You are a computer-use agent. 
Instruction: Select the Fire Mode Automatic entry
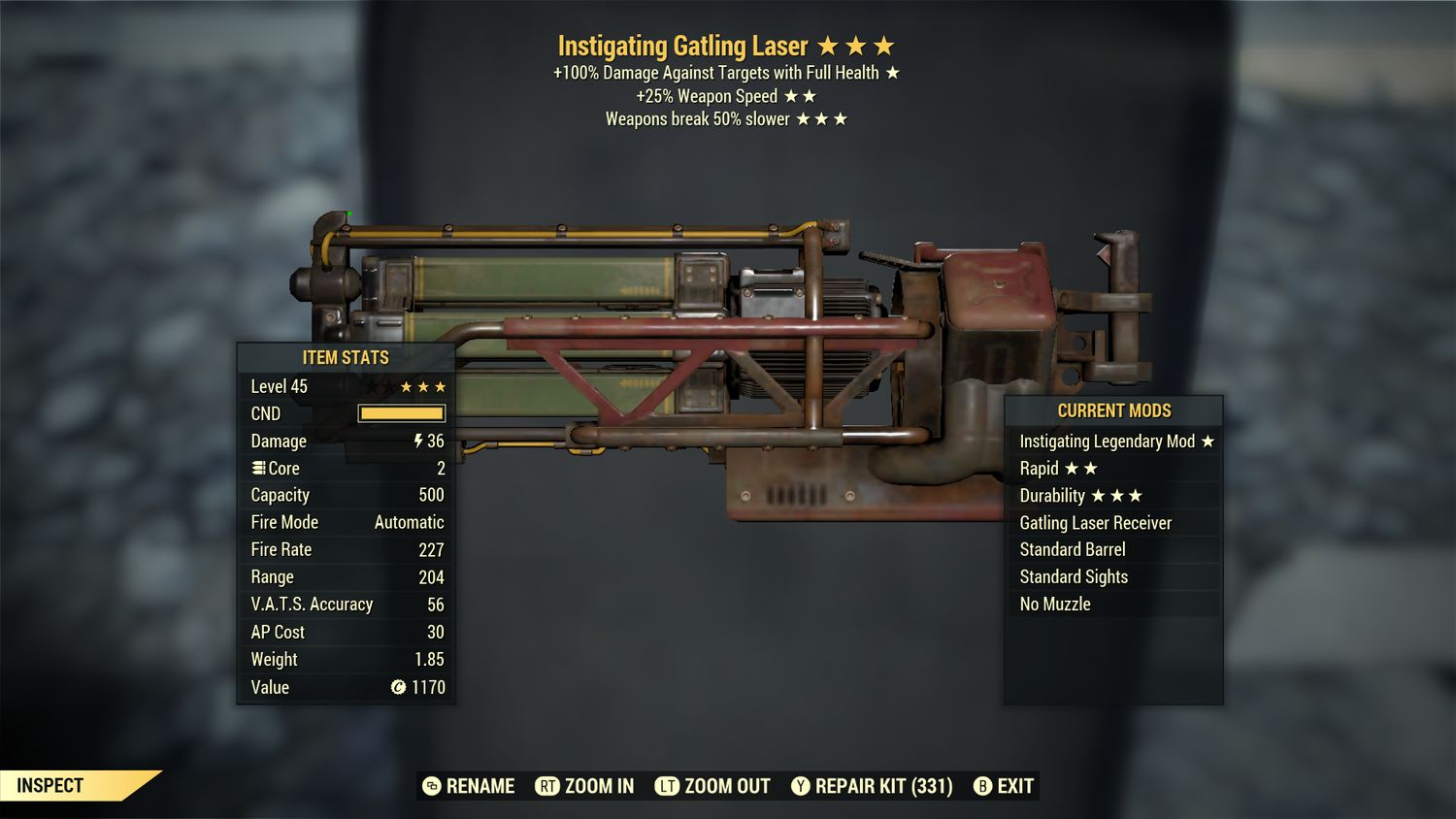pyautogui.click(x=346, y=522)
